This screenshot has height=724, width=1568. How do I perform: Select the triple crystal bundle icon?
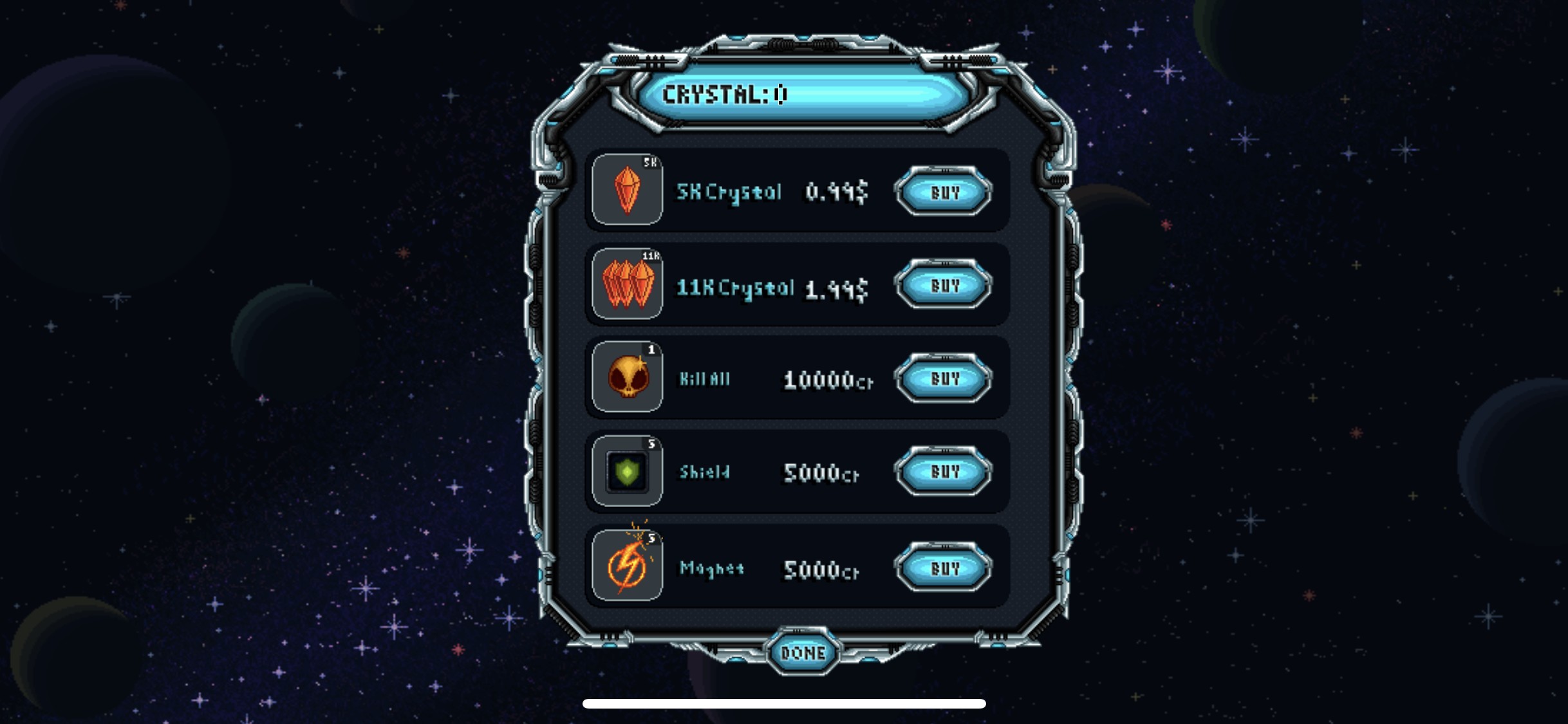627,284
